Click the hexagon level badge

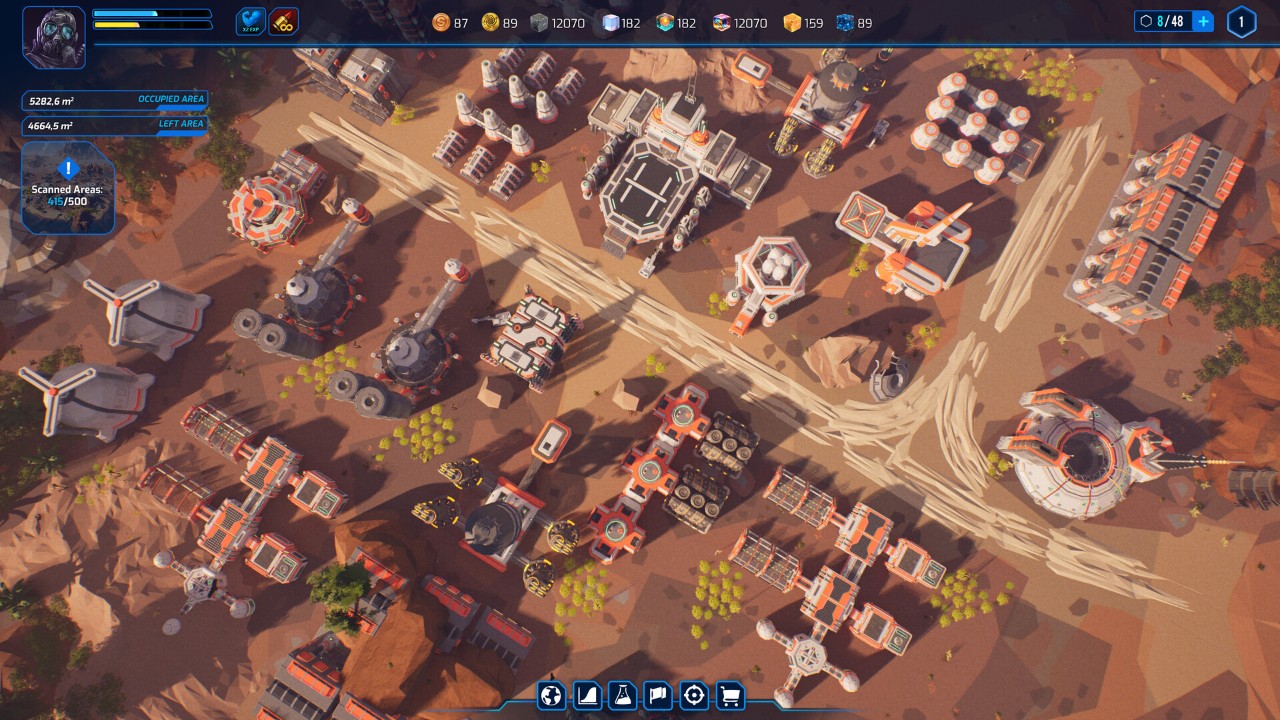tap(1241, 22)
